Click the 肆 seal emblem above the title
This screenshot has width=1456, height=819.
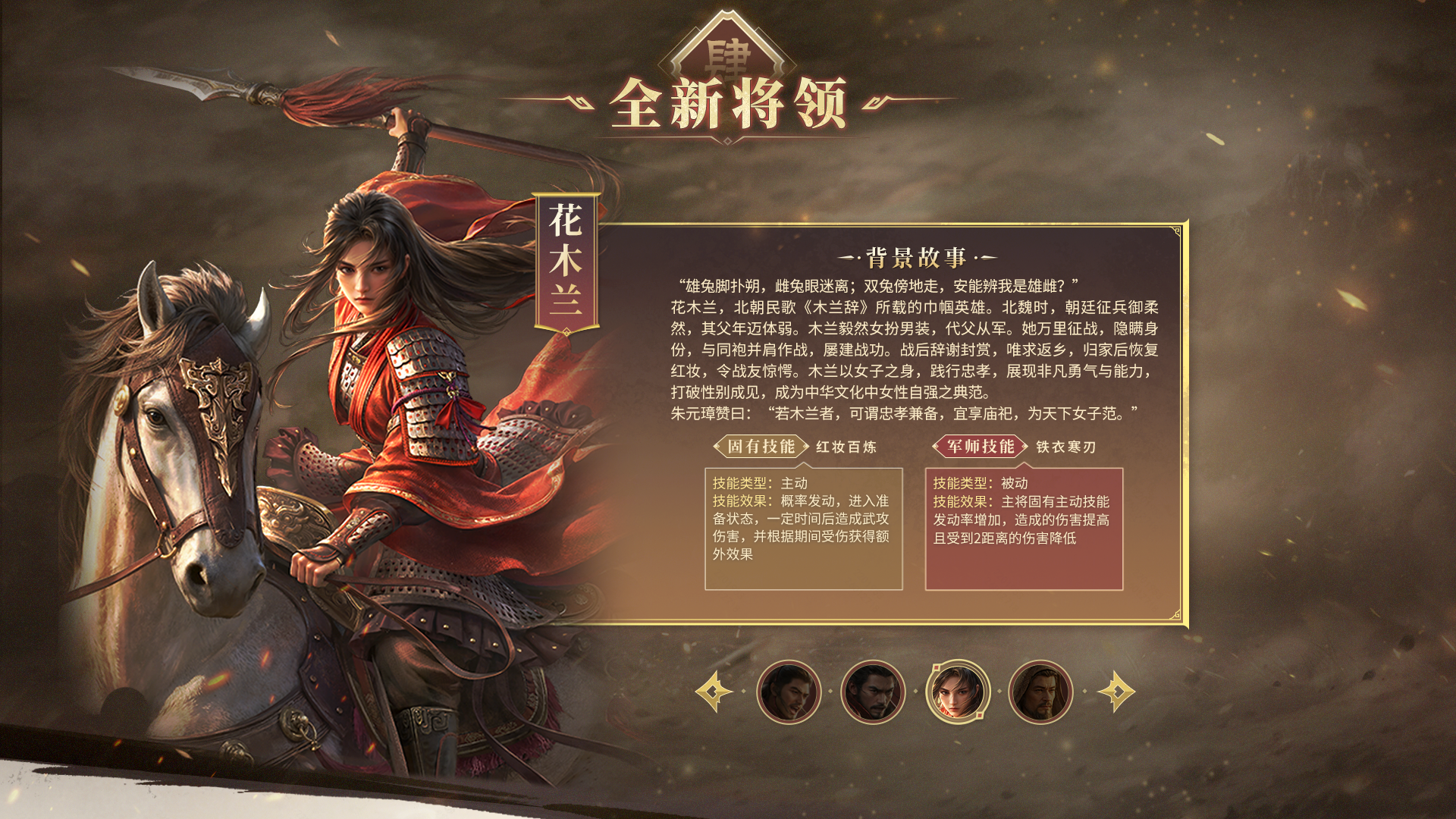point(726,53)
